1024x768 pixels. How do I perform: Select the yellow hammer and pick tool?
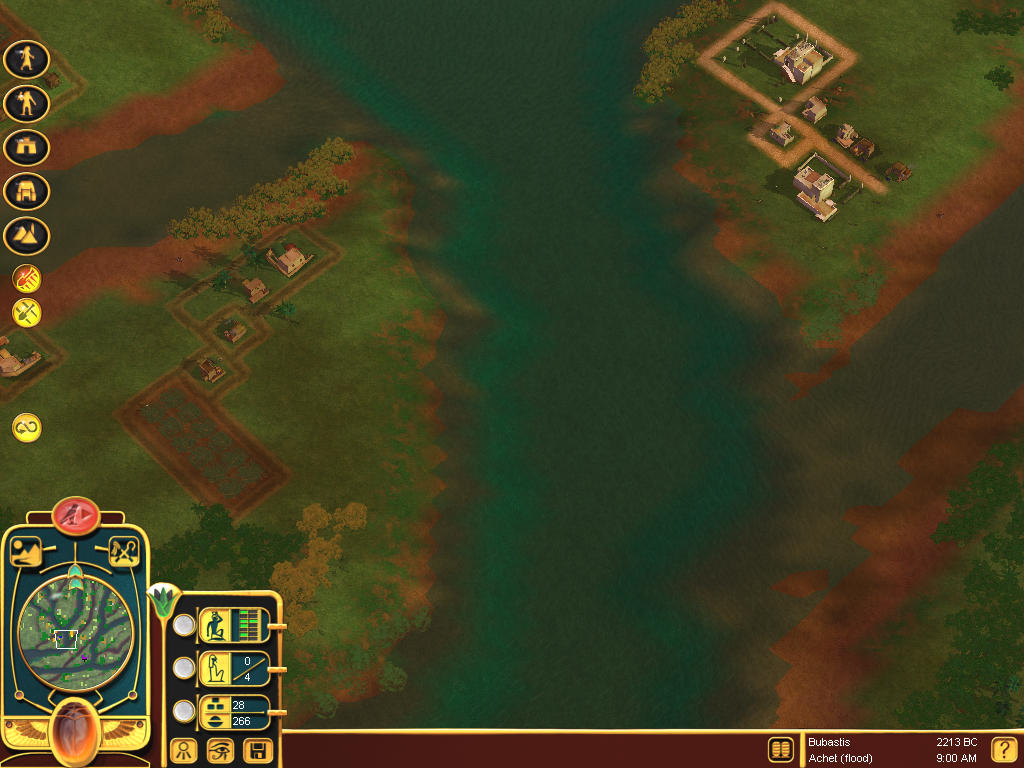point(27,312)
